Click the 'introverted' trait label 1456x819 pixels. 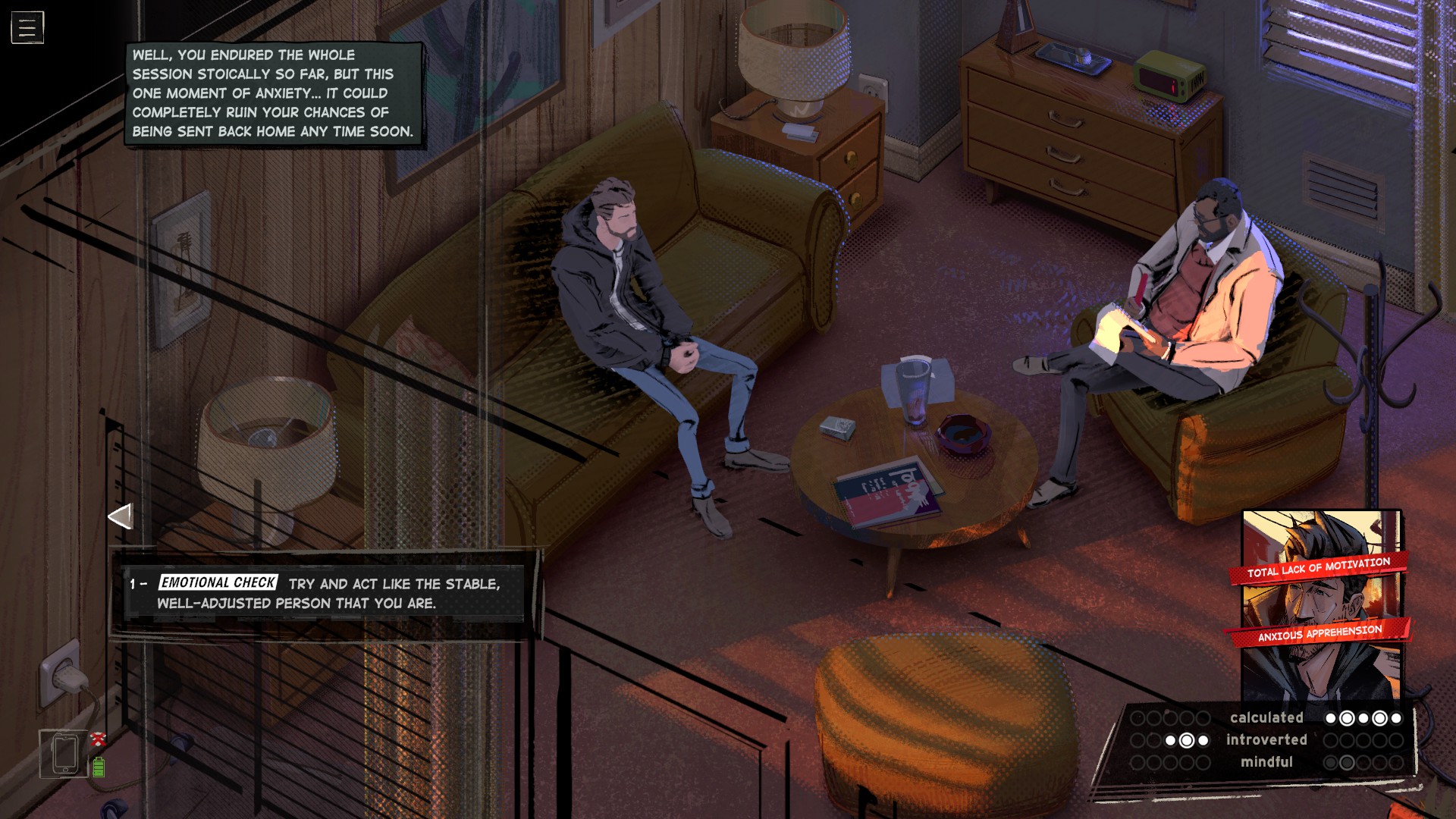[x=1266, y=740]
